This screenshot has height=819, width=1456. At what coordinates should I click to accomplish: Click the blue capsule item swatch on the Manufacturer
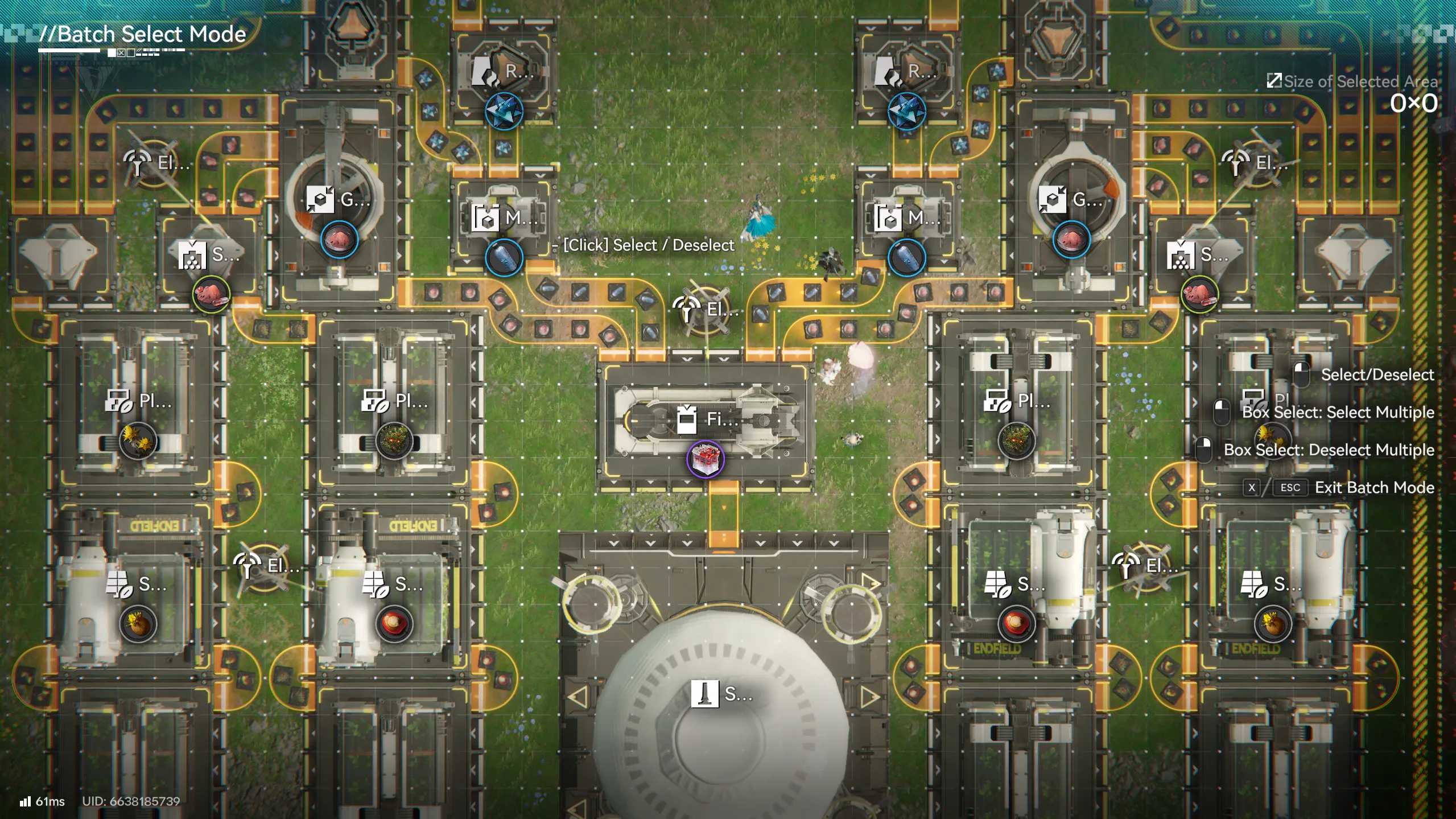click(504, 257)
